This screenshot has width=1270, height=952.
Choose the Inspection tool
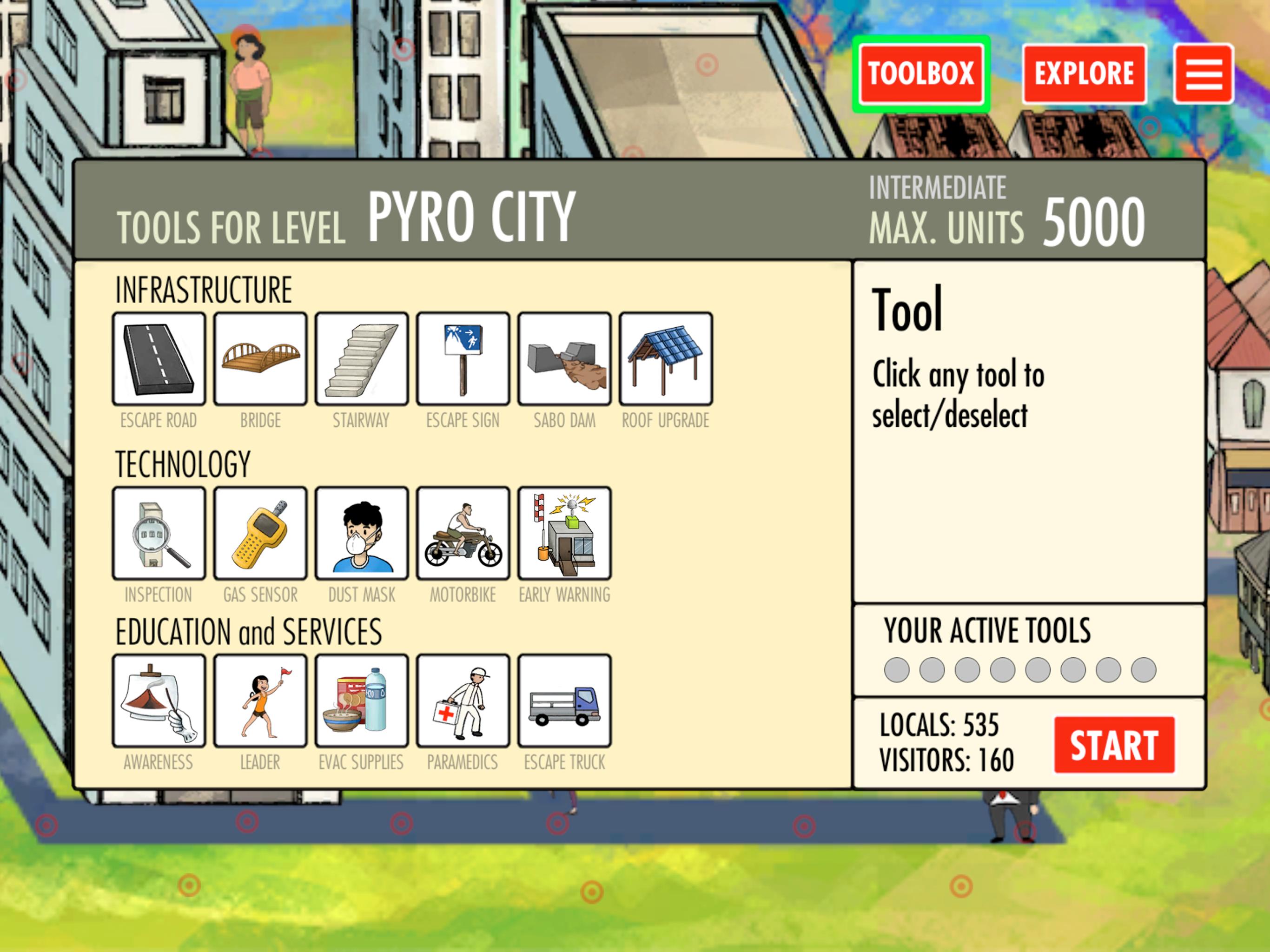pyautogui.click(x=159, y=533)
